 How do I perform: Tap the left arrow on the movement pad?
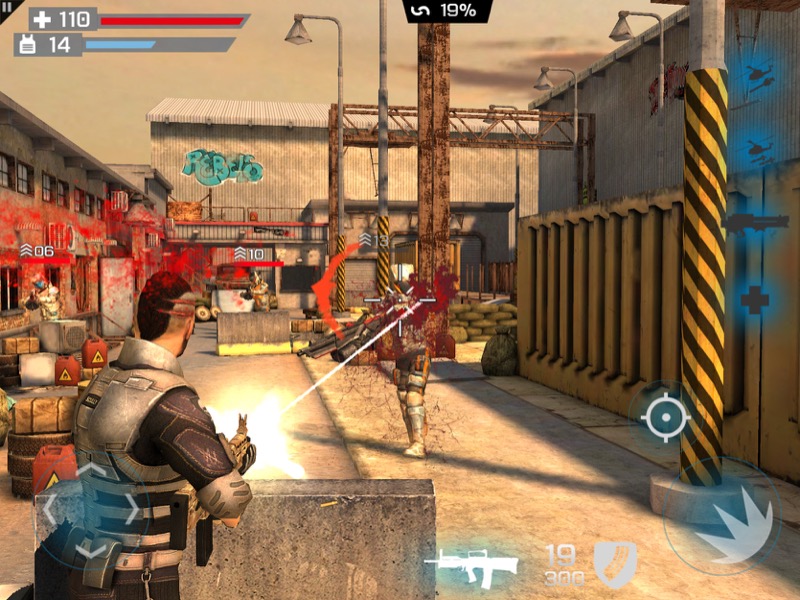point(50,508)
